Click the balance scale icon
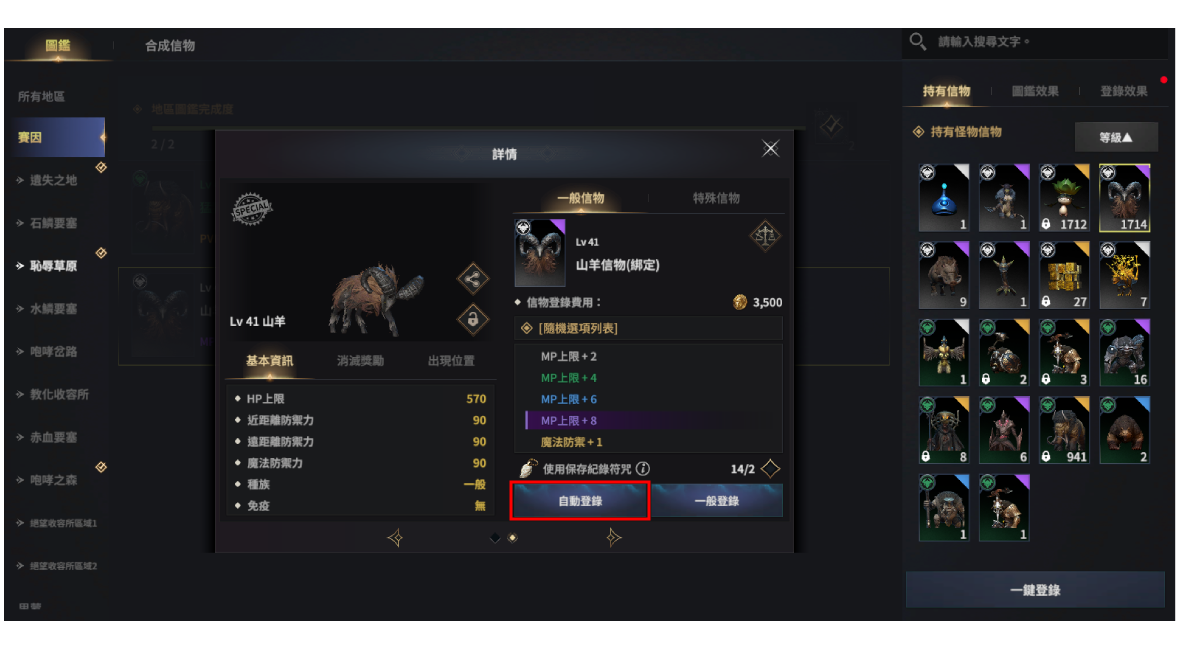1180x650 pixels. 765,236
